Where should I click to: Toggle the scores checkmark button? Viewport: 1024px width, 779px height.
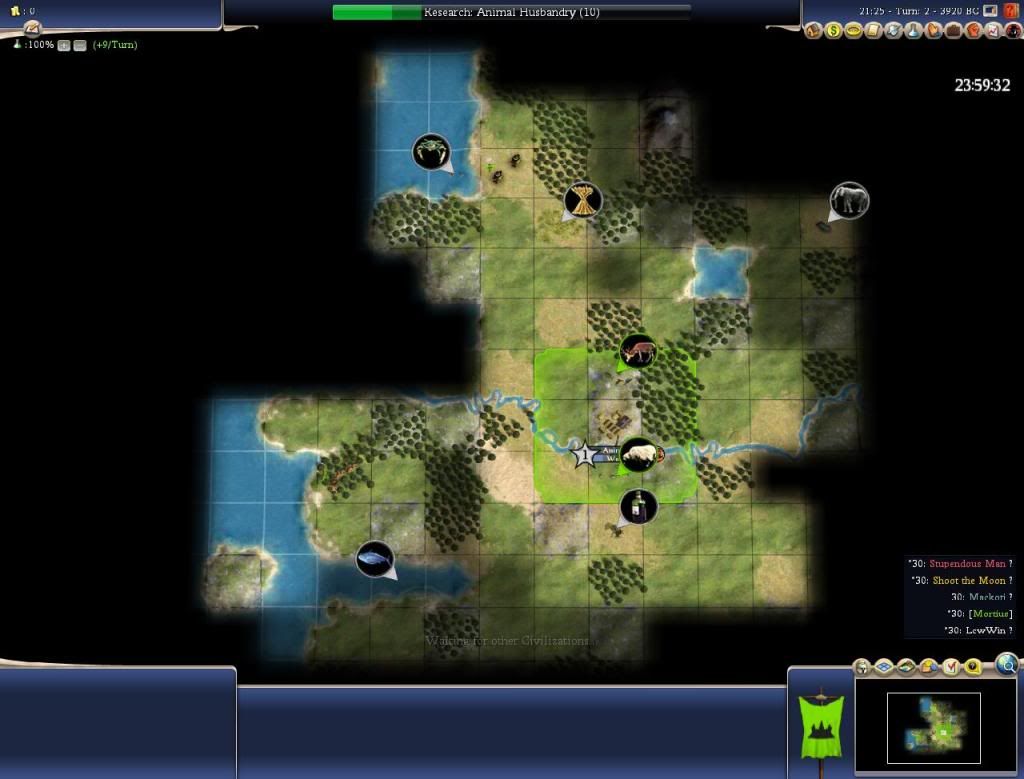click(x=950, y=667)
